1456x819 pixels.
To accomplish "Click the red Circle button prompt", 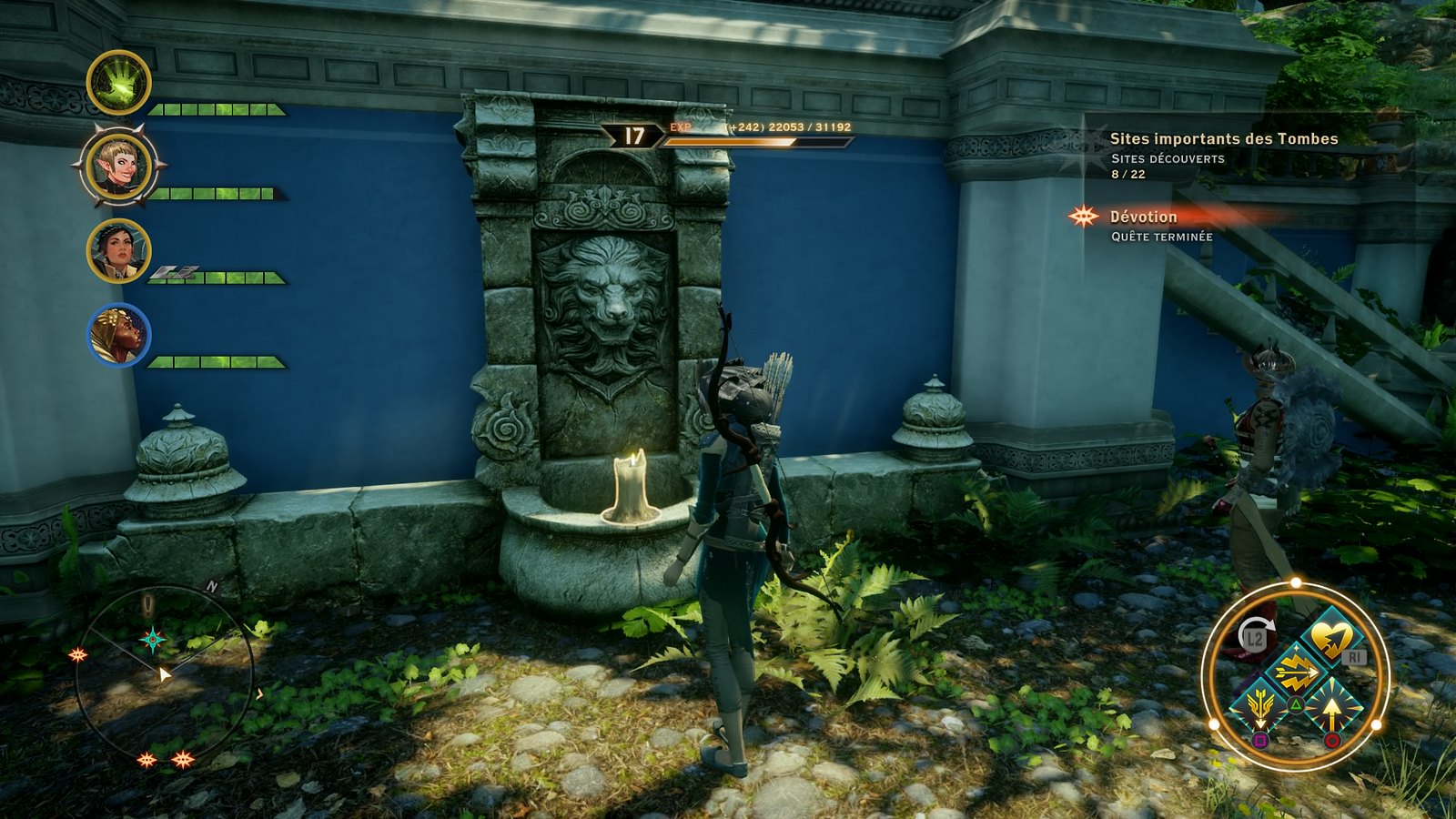I will click(1333, 741).
